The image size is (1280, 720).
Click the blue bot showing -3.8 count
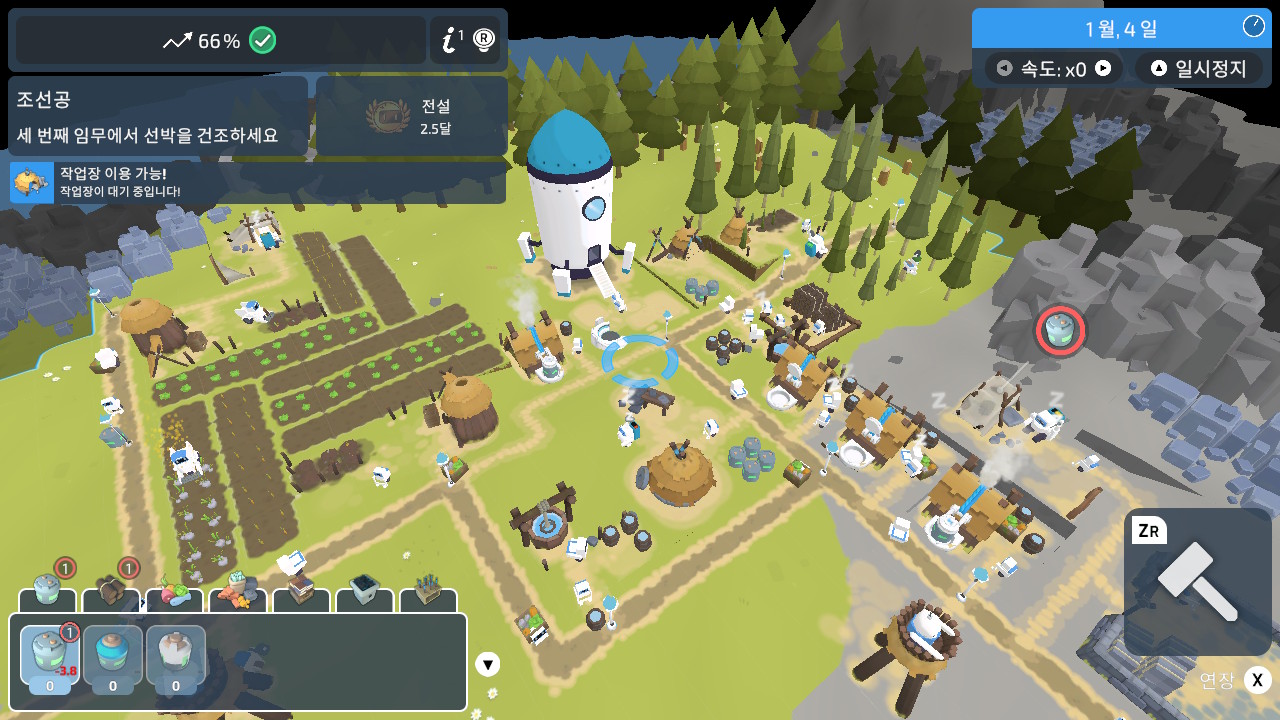point(48,657)
